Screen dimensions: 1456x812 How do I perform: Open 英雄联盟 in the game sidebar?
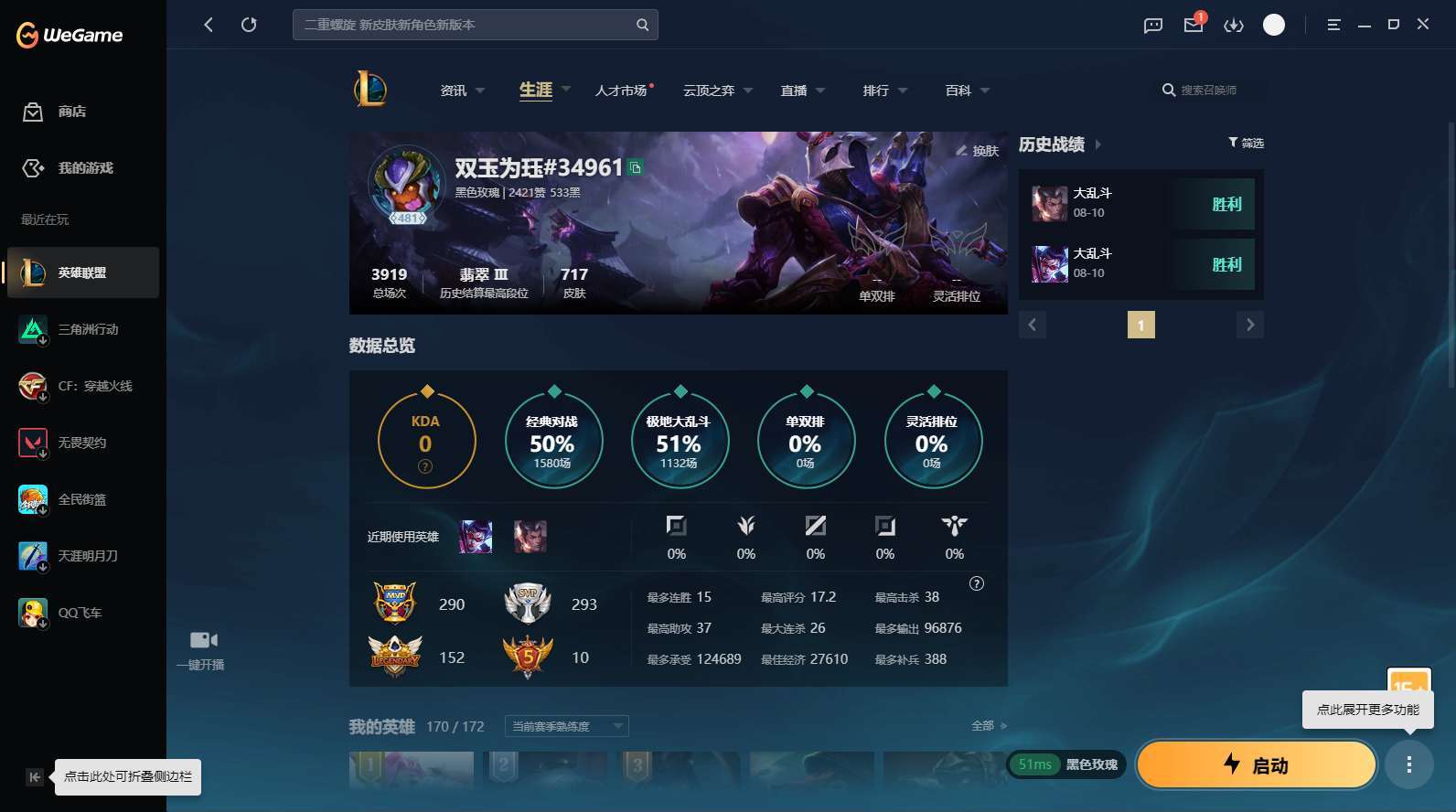[x=82, y=272]
